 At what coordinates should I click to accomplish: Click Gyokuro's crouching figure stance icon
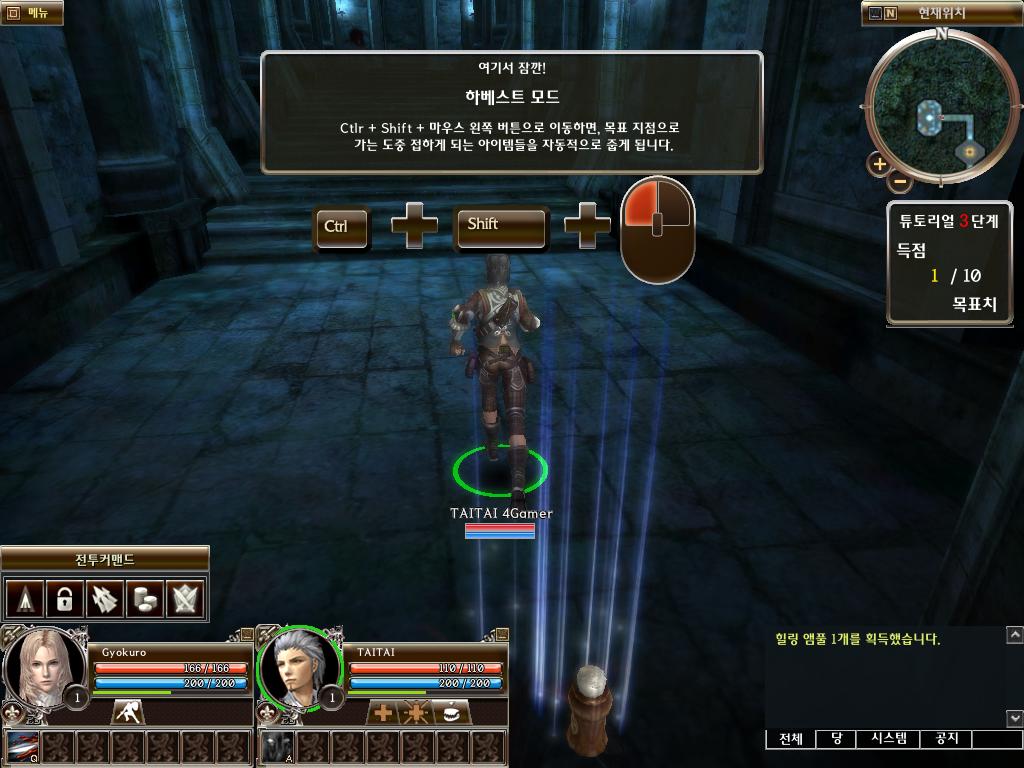tap(127, 712)
